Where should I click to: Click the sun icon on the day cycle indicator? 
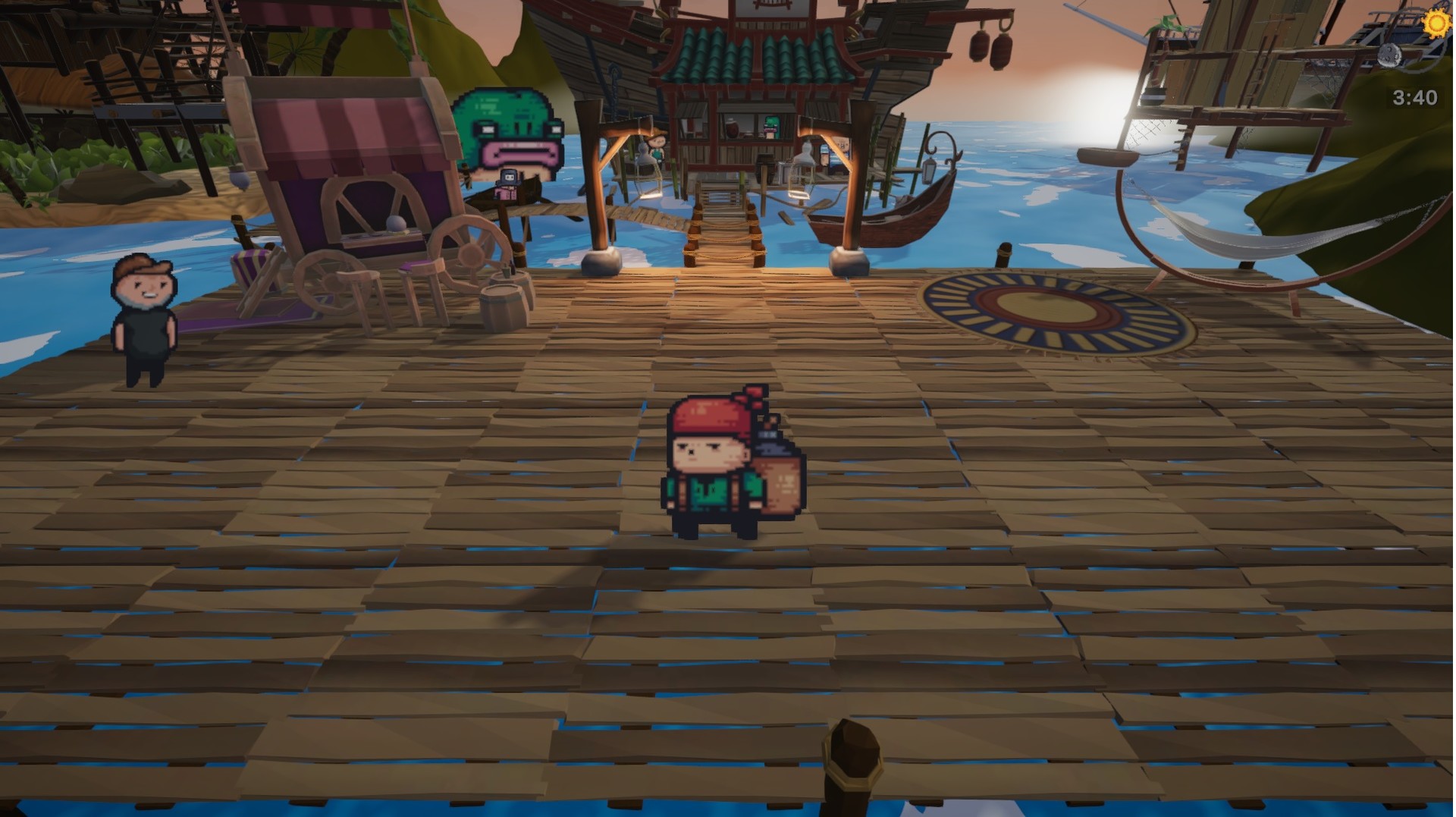click(x=1436, y=24)
